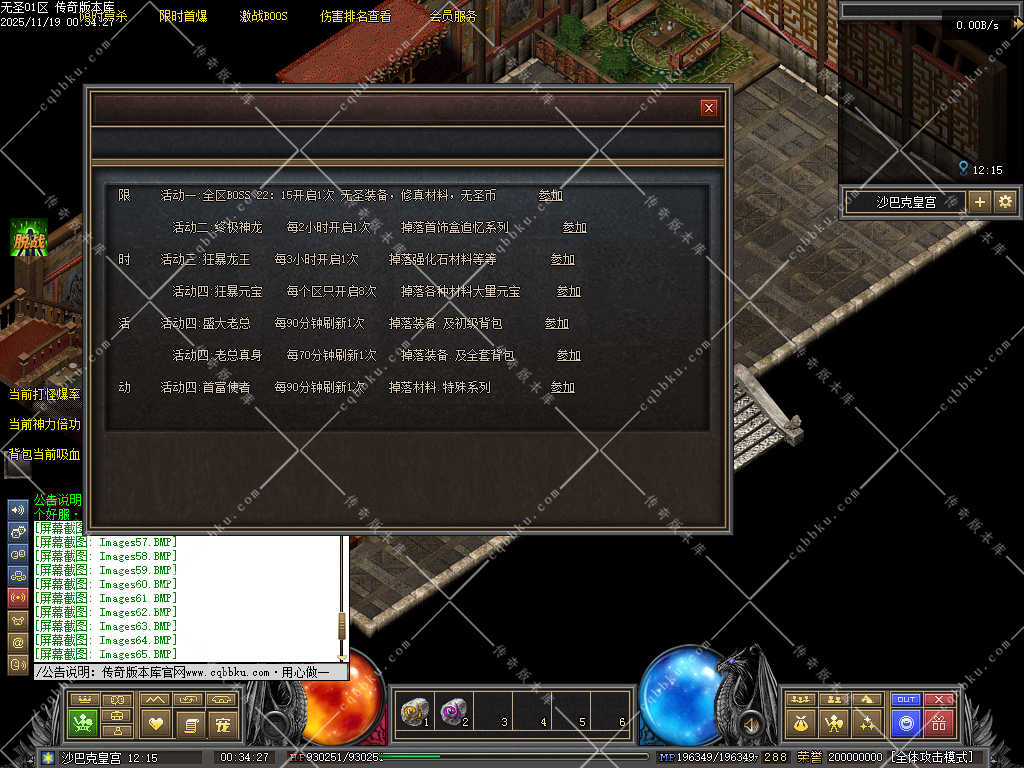
Task: Join the 全区BOSS event via 参加
Action: point(550,195)
